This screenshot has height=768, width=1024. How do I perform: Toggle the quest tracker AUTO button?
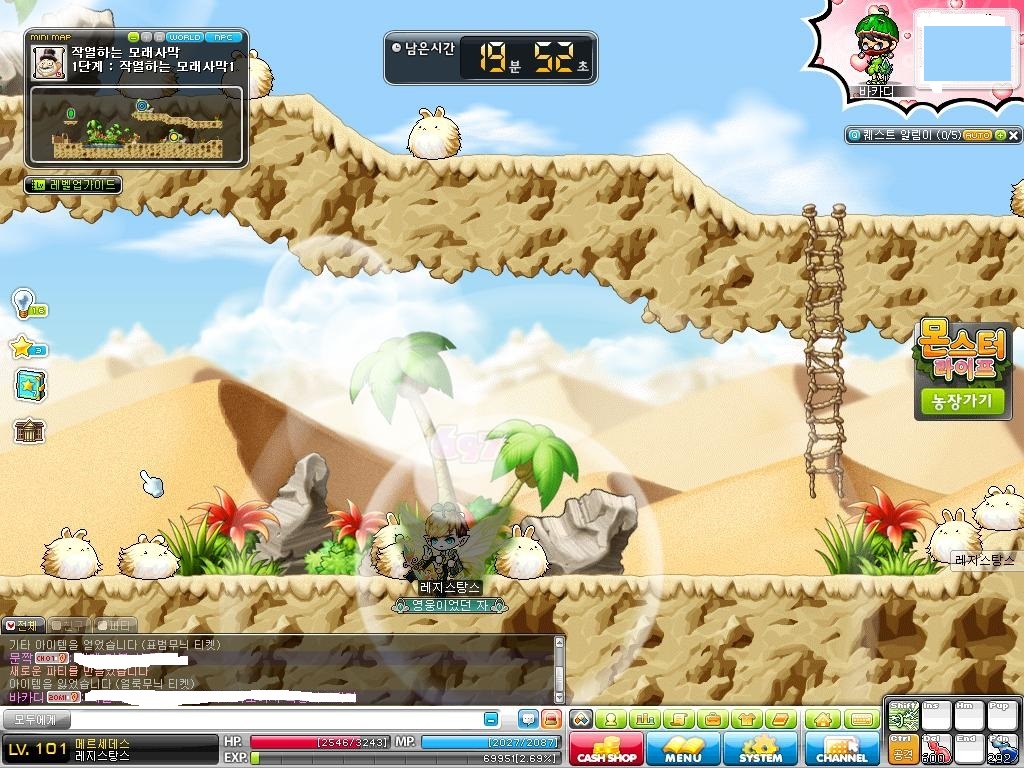[977, 135]
